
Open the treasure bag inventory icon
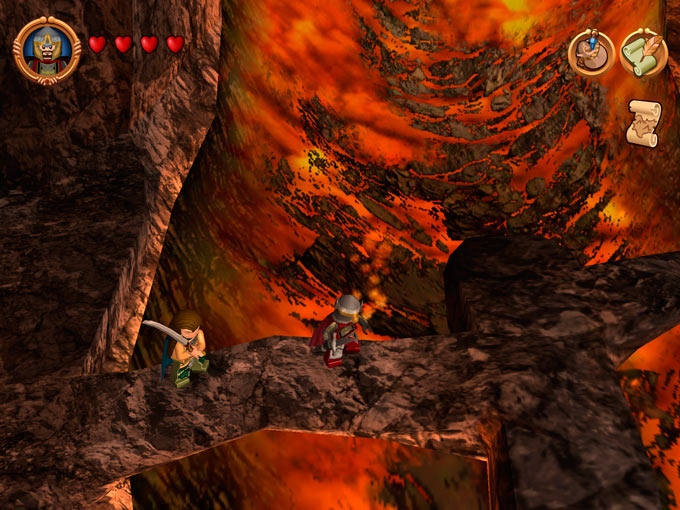(591, 52)
